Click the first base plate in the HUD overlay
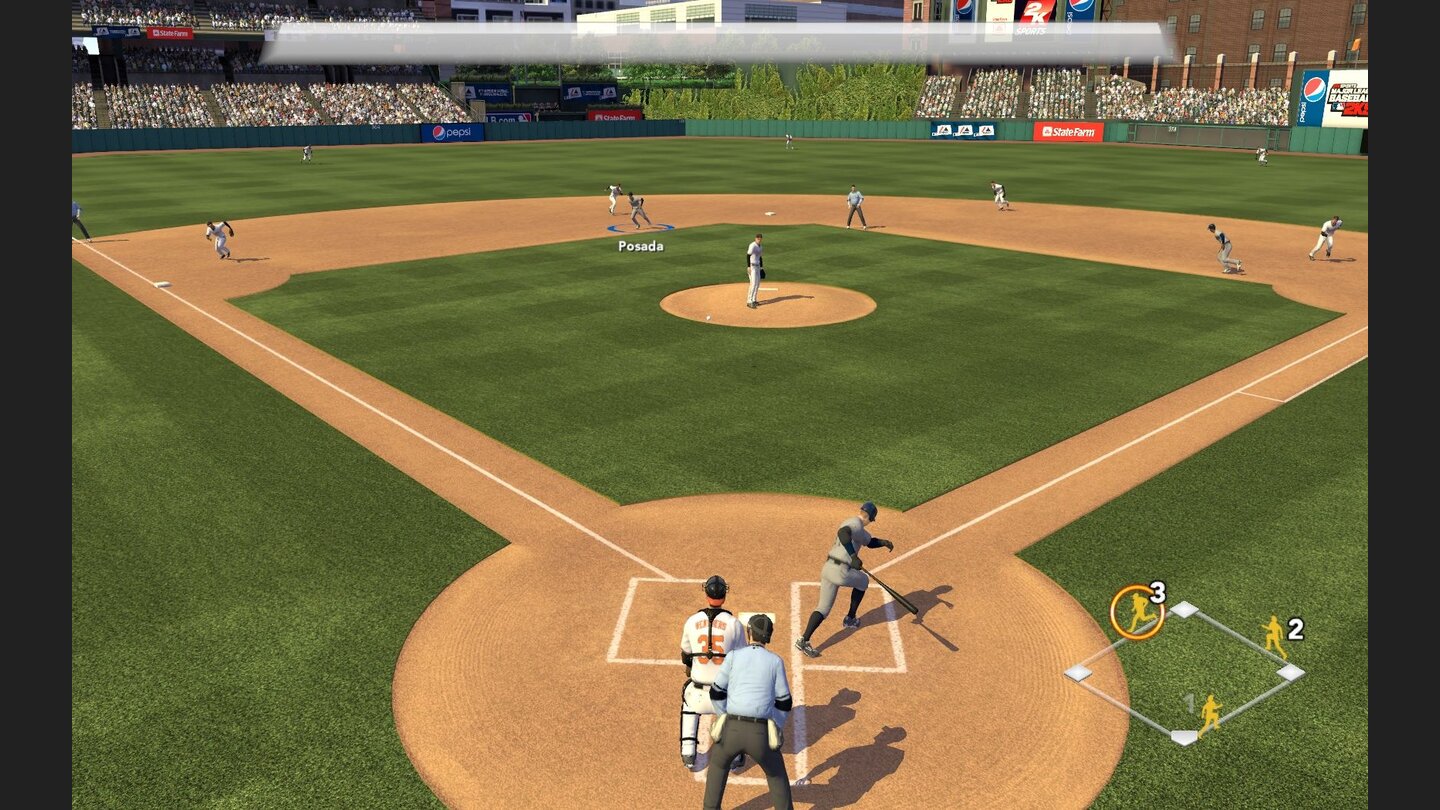 click(x=1290, y=671)
